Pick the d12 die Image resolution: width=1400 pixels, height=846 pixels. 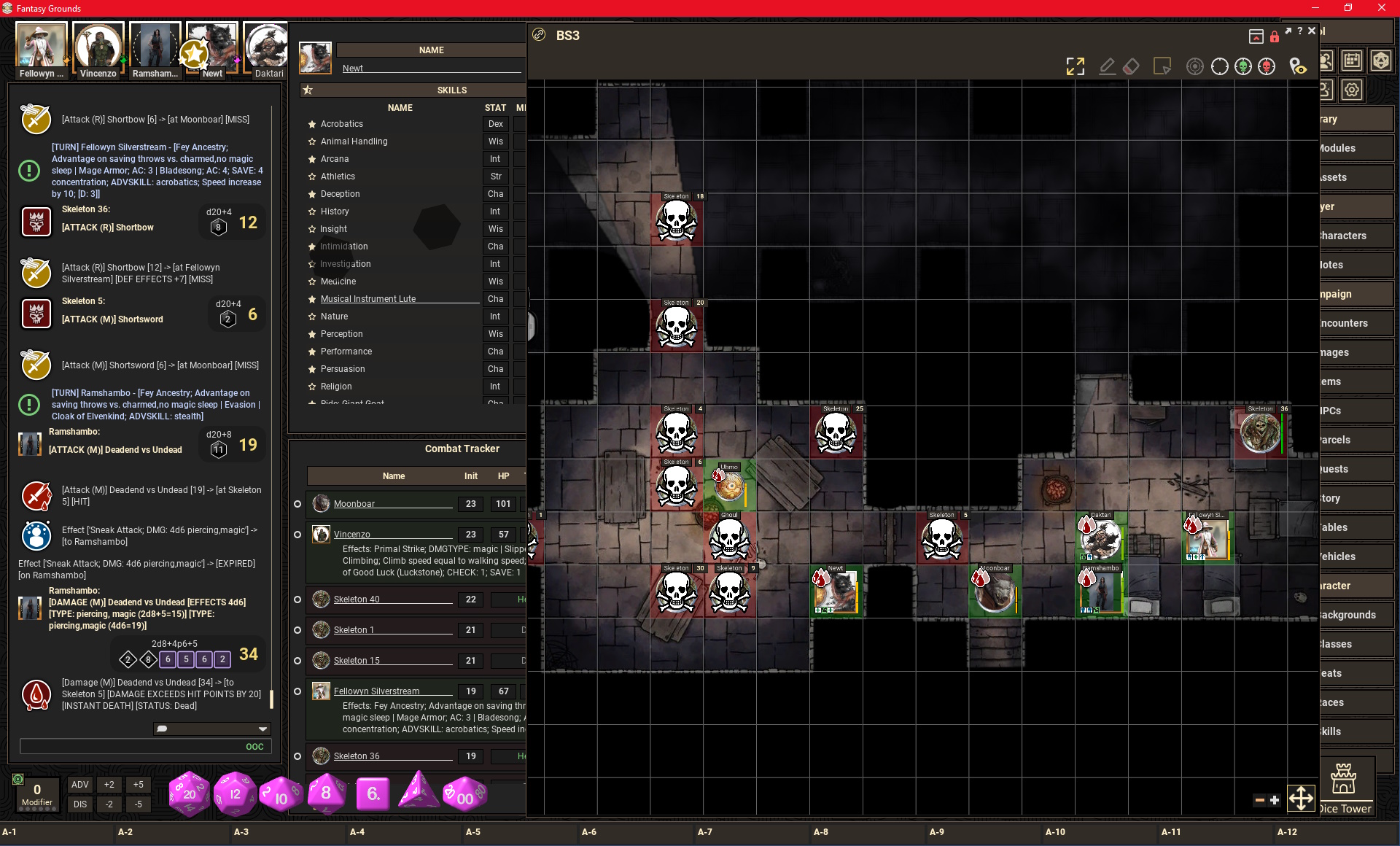pos(235,793)
